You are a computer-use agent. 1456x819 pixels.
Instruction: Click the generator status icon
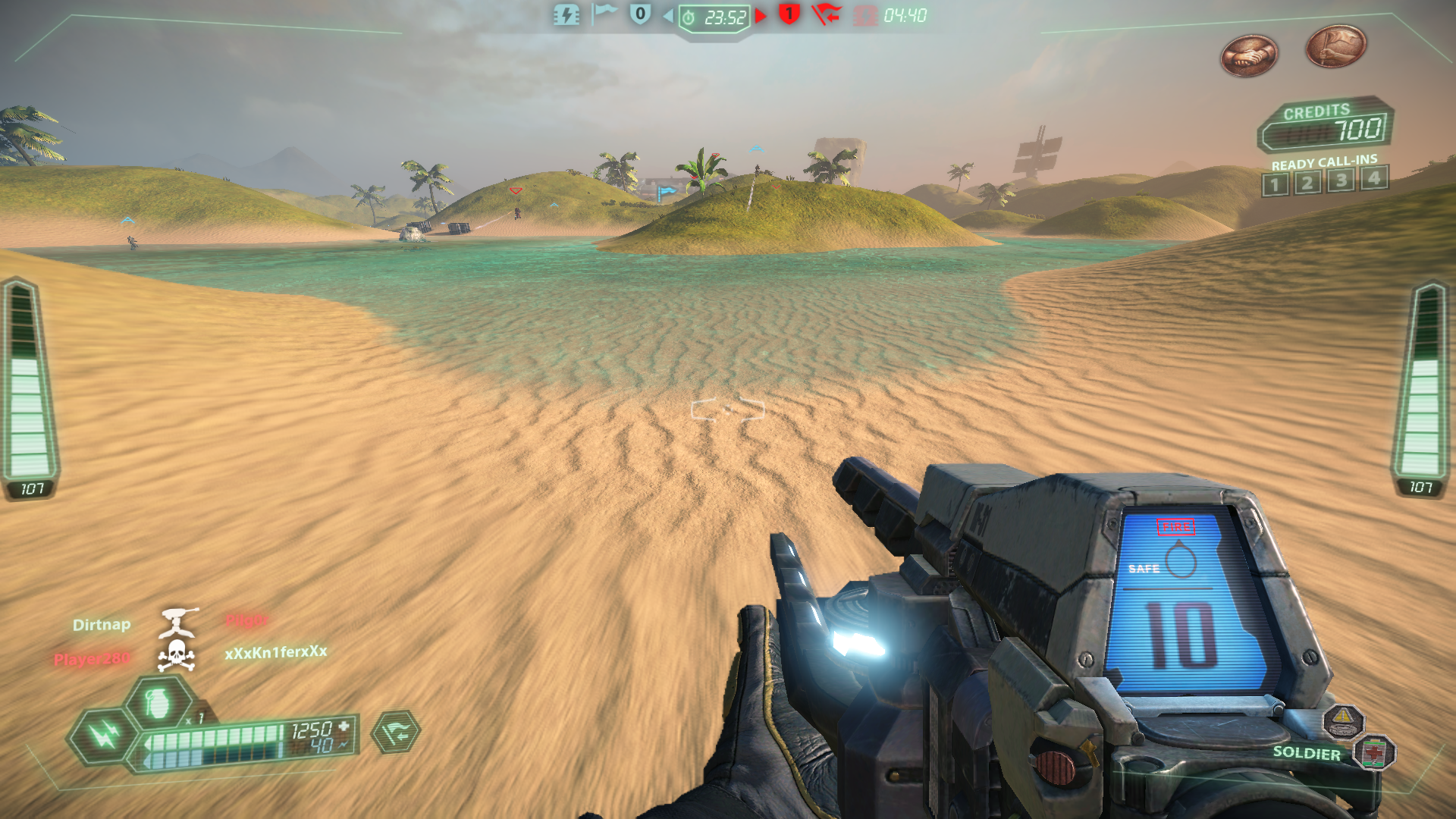tap(566, 15)
